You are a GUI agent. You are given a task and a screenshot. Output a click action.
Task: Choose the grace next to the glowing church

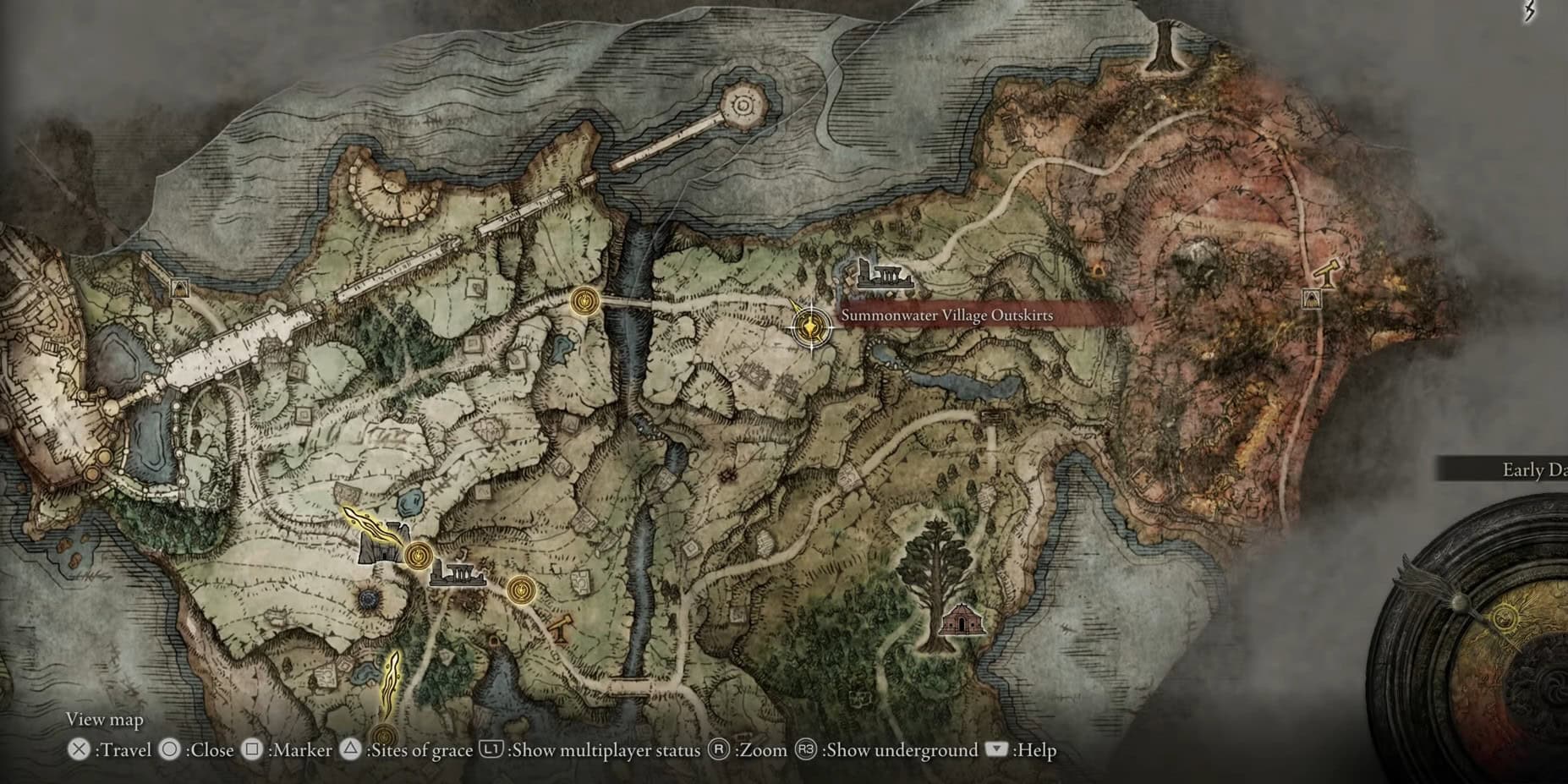click(x=418, y=556)
